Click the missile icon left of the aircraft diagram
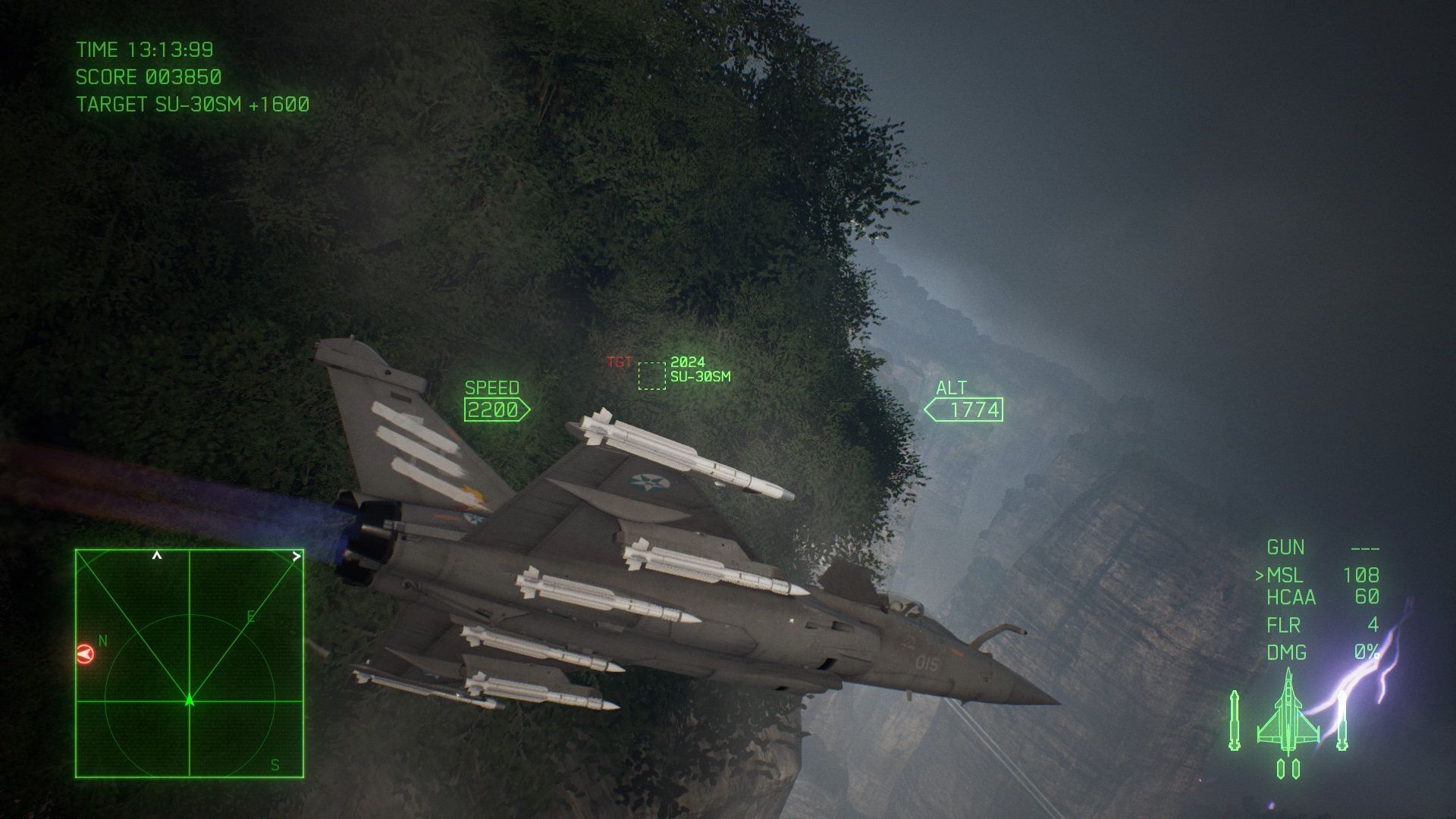The height and width of the screenshot is (819, 1456). tap(1234, 720)
